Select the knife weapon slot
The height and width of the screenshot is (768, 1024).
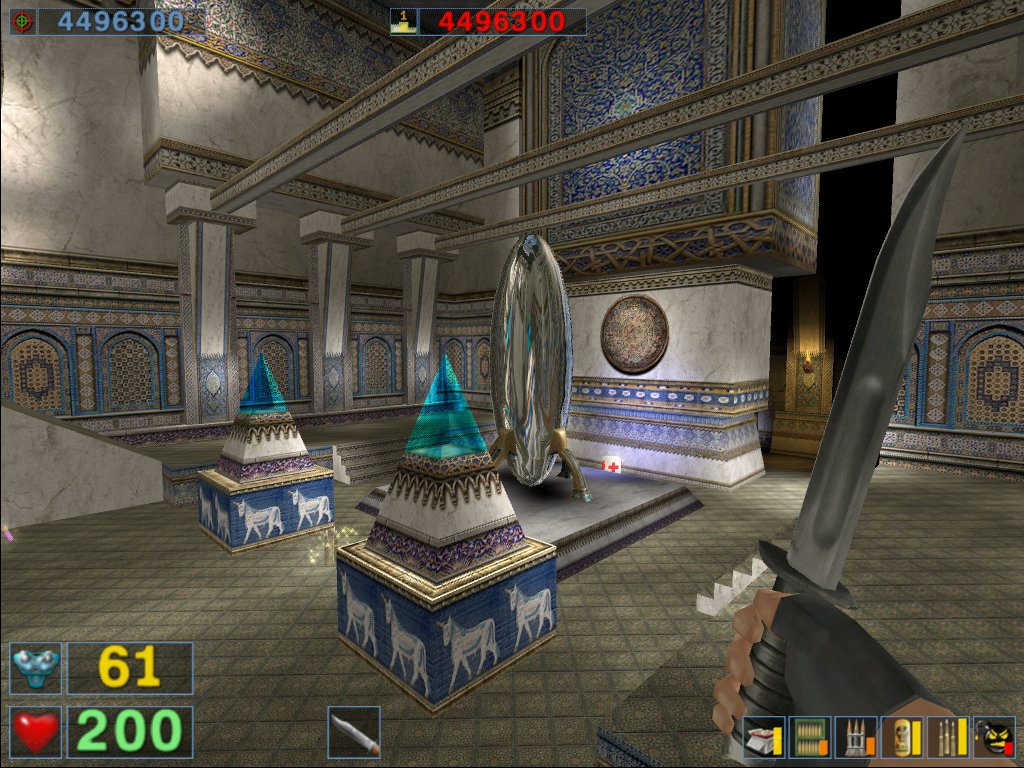(x=354, y=731)
